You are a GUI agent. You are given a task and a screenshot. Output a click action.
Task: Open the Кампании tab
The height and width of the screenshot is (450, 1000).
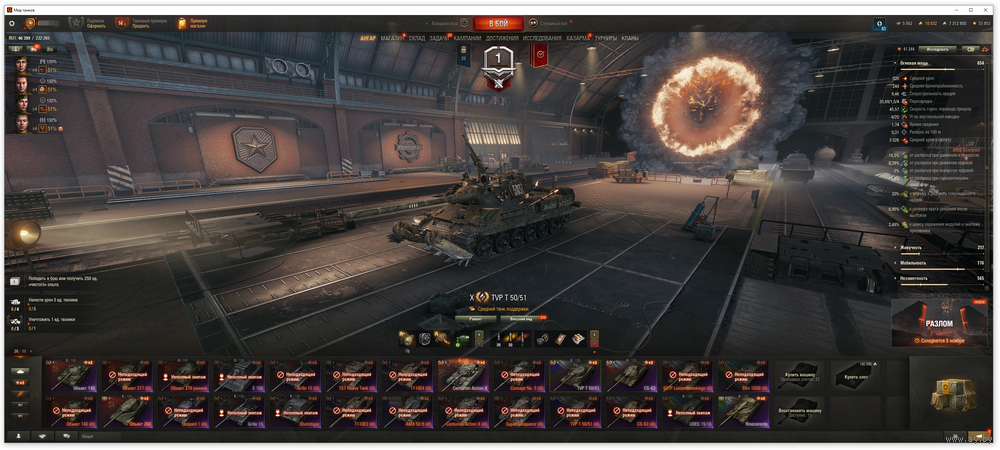pyautogui.click(x=467, y=38)
